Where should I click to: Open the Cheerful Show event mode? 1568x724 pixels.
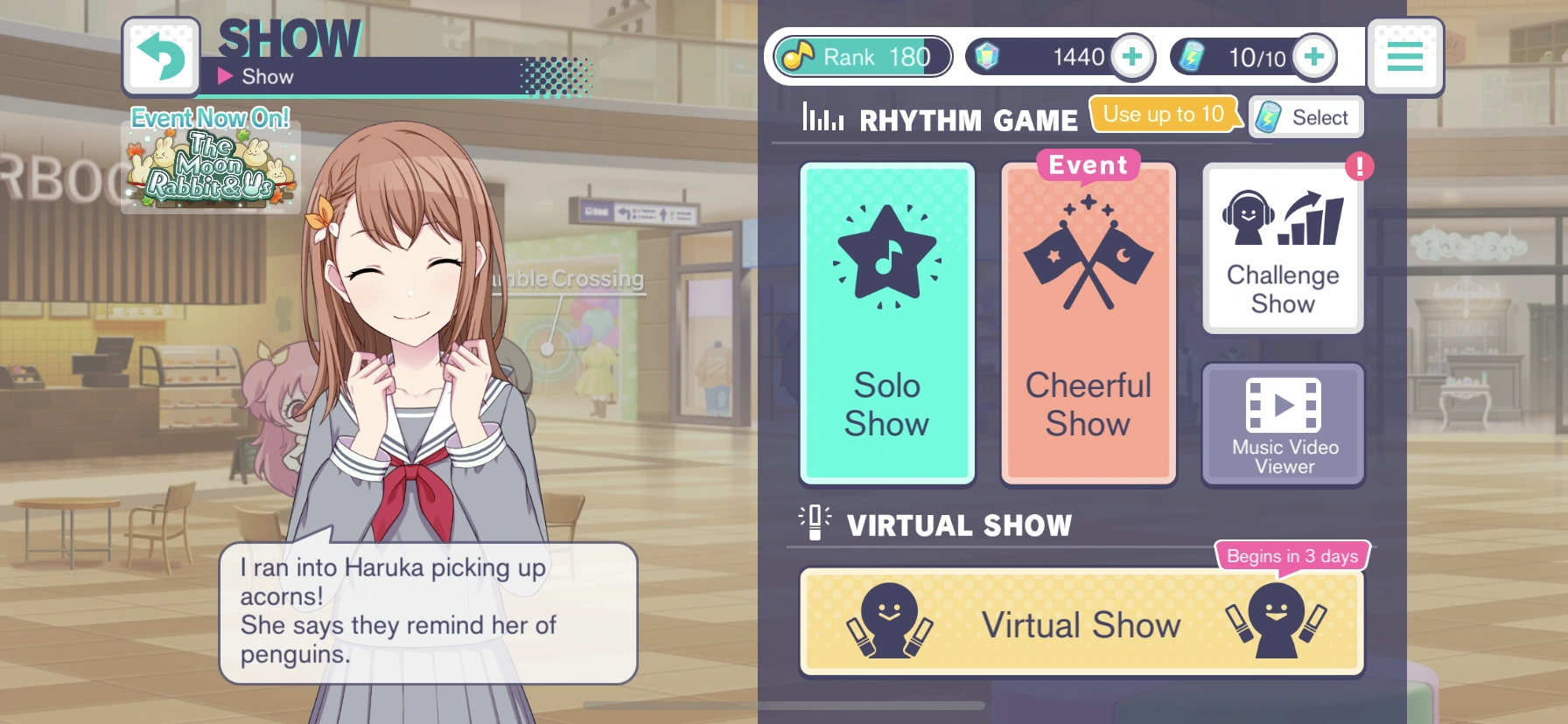click(1088, 322)
